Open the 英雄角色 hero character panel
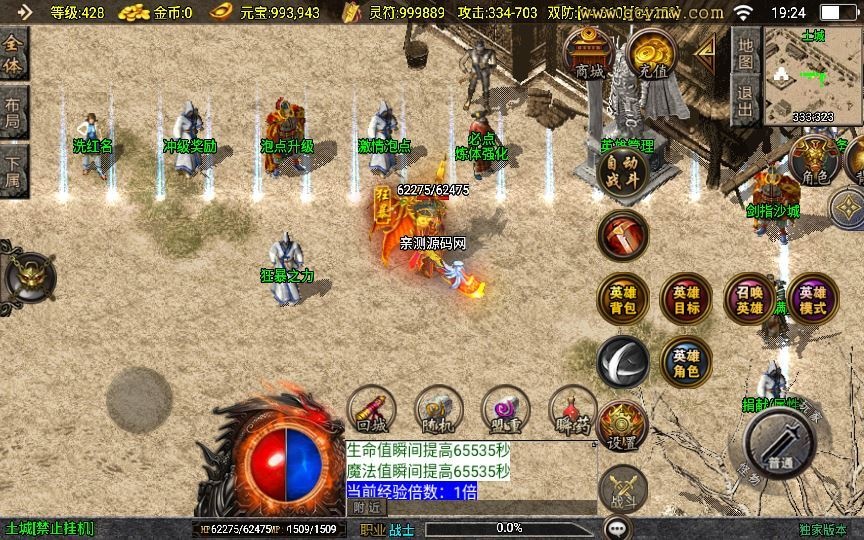Screen dimensions: 864x540 (686, 362)
